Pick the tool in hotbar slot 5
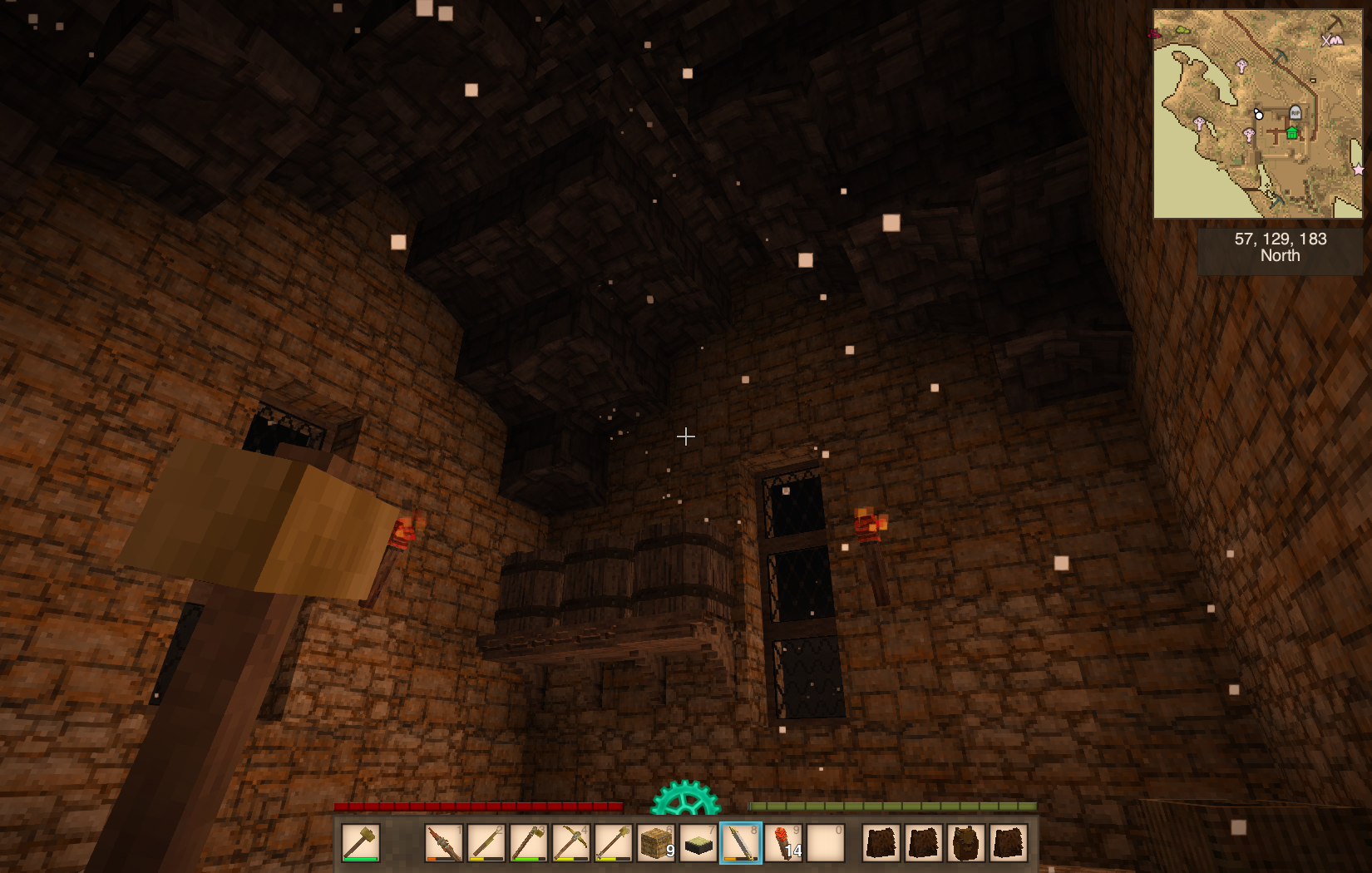The height and width of the screenshot is (873, 1372). click(x=613, y=843)
